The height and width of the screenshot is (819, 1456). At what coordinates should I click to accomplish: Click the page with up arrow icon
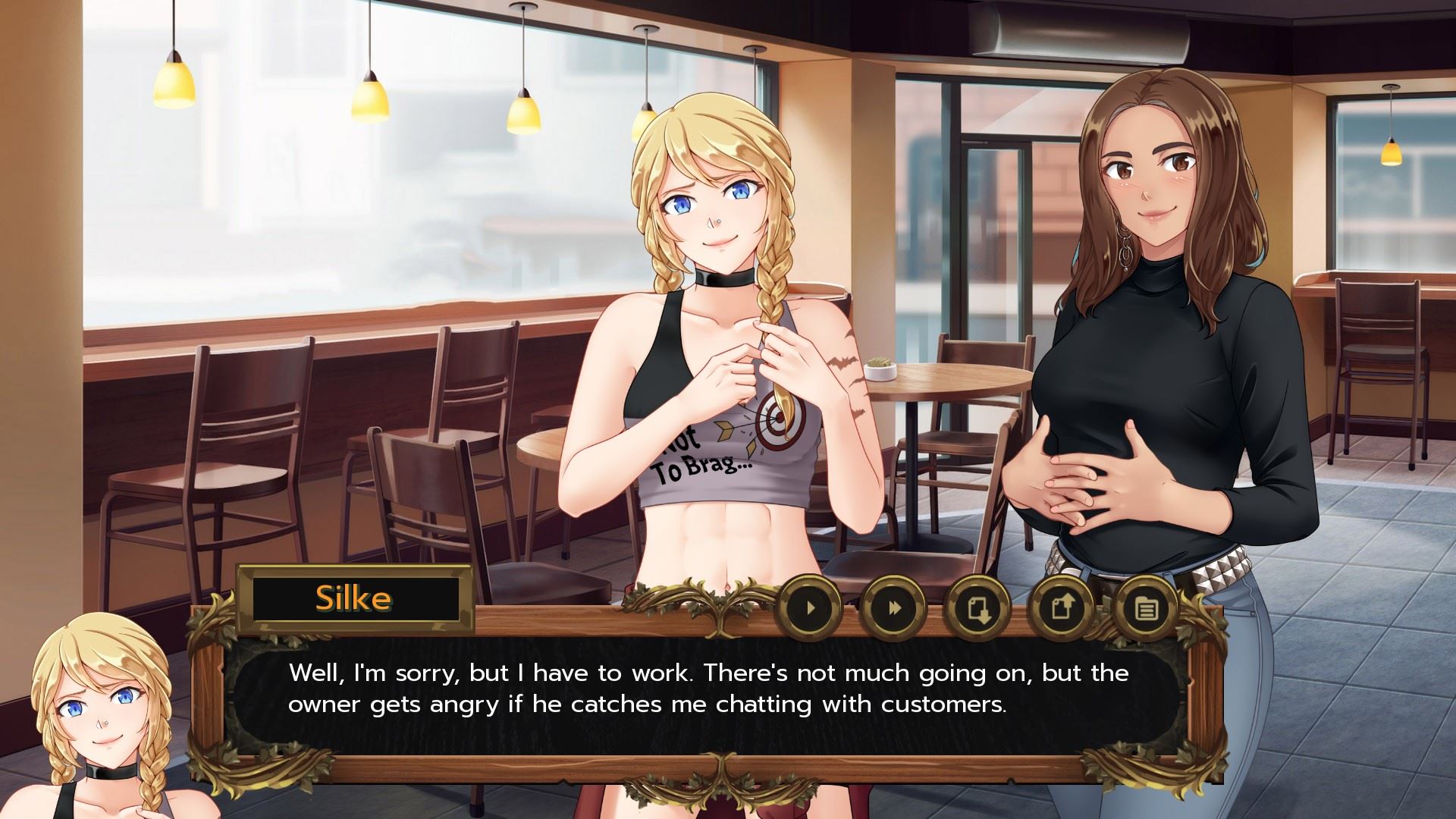point(1062,607)
